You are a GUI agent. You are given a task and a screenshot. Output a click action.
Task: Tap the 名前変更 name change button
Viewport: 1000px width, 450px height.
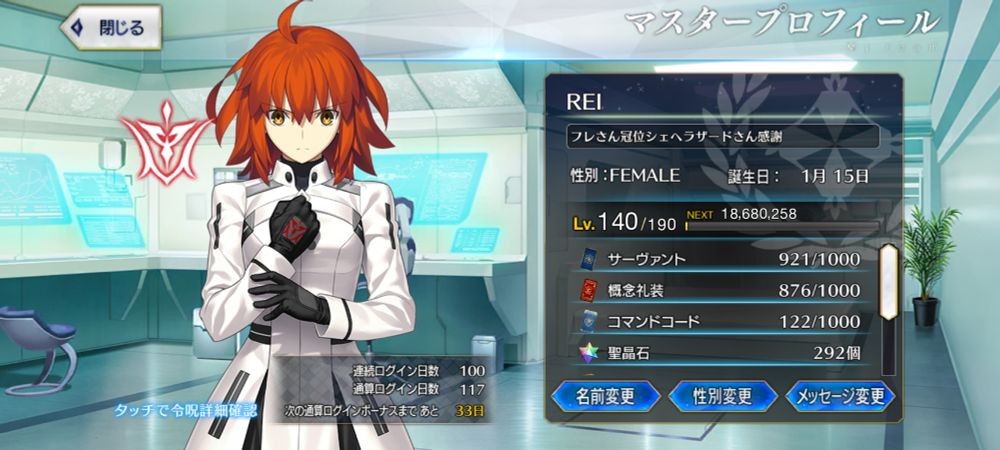[605, 396]
